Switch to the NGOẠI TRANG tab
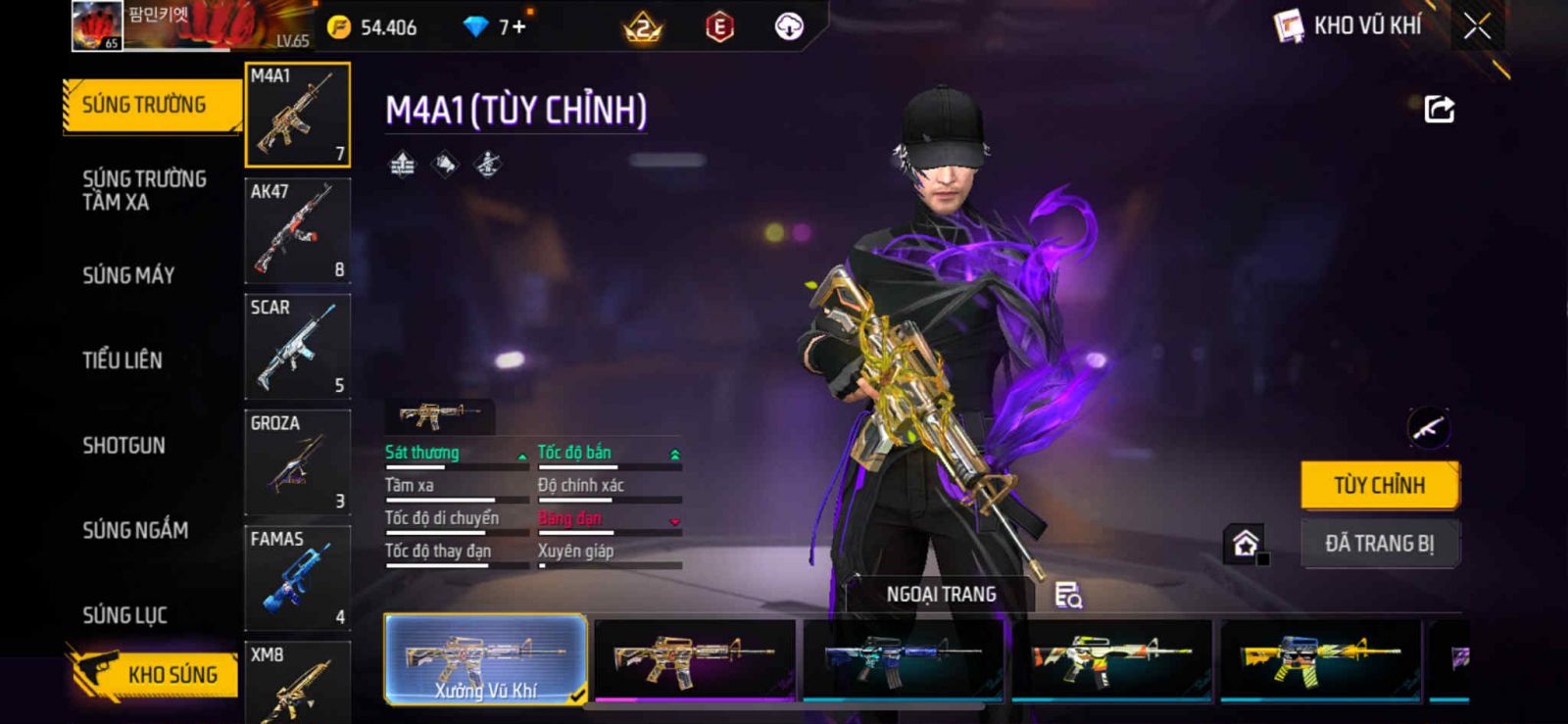1568x724 pixels. tap(941, 595)
